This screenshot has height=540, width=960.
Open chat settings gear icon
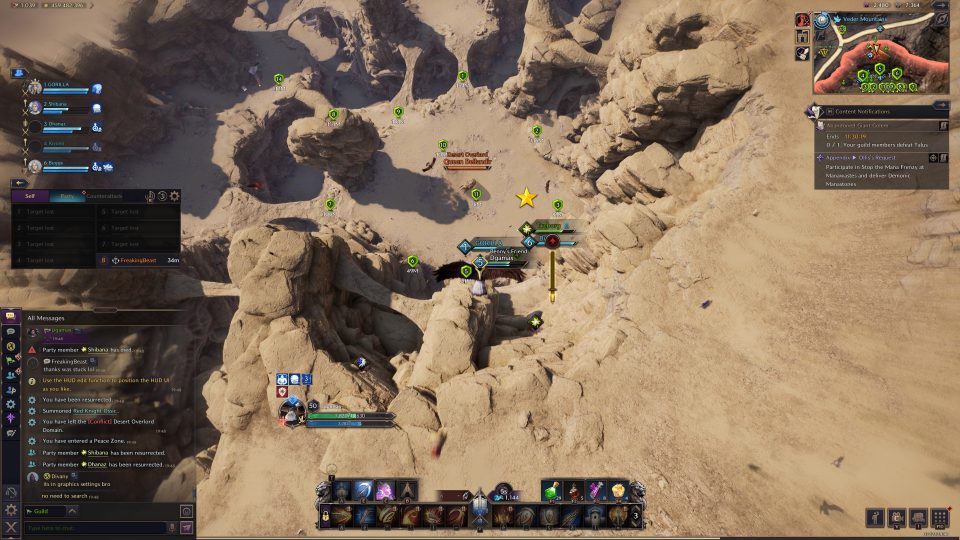pyautogui.click(x=11, y=510)
